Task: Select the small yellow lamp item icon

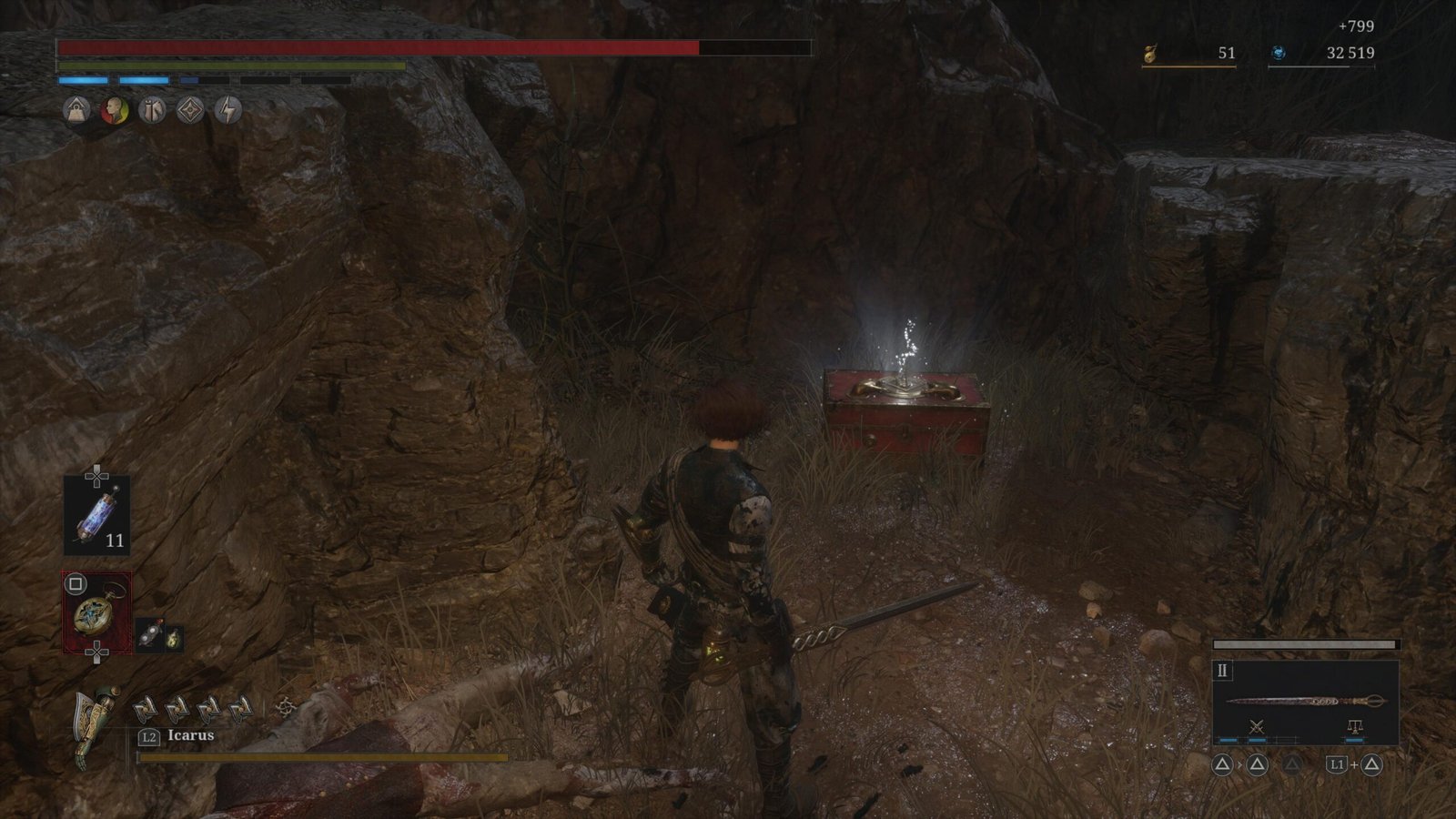Action: (173, 639)
